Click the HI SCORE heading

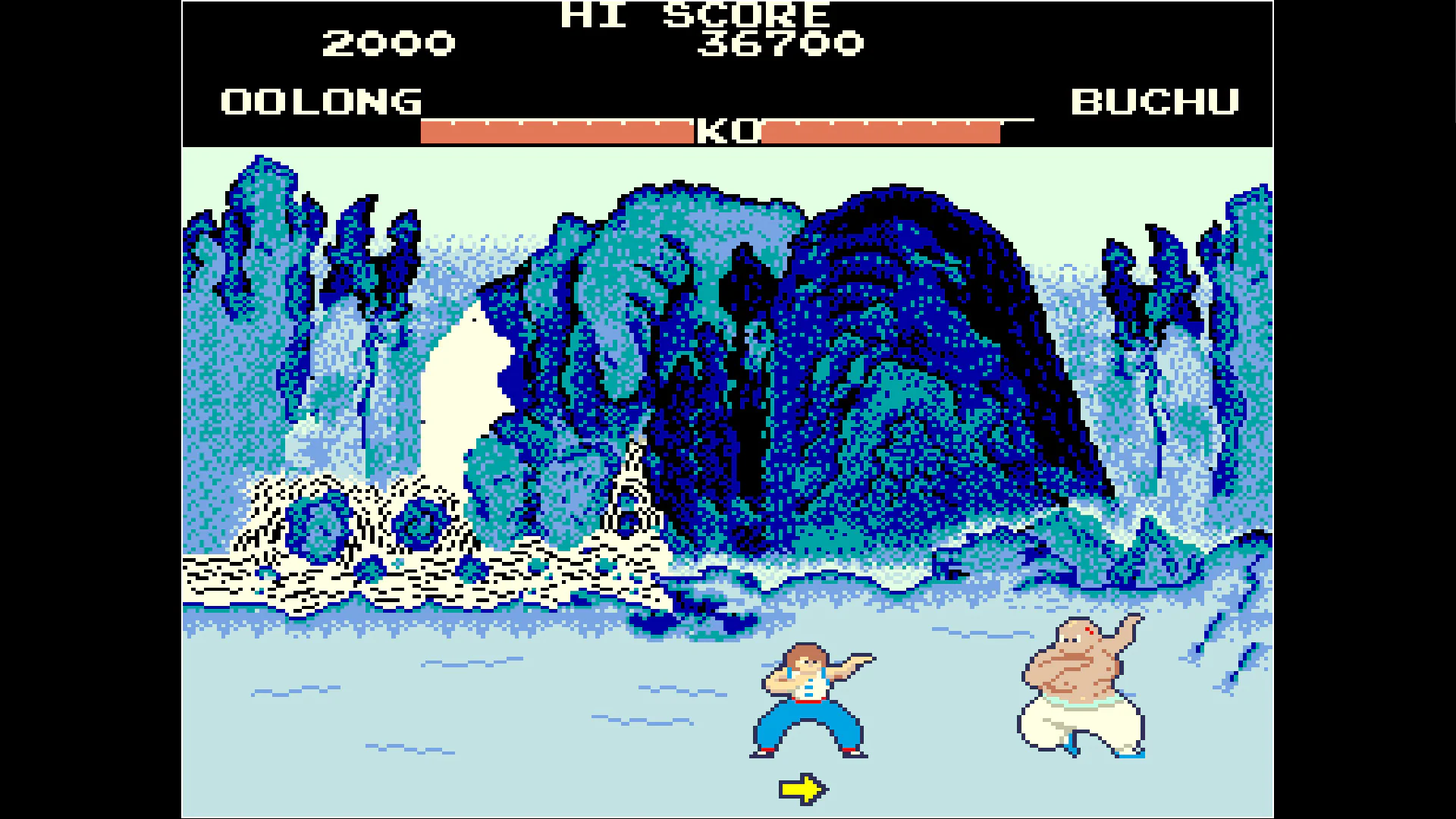[x=692, y=14]
